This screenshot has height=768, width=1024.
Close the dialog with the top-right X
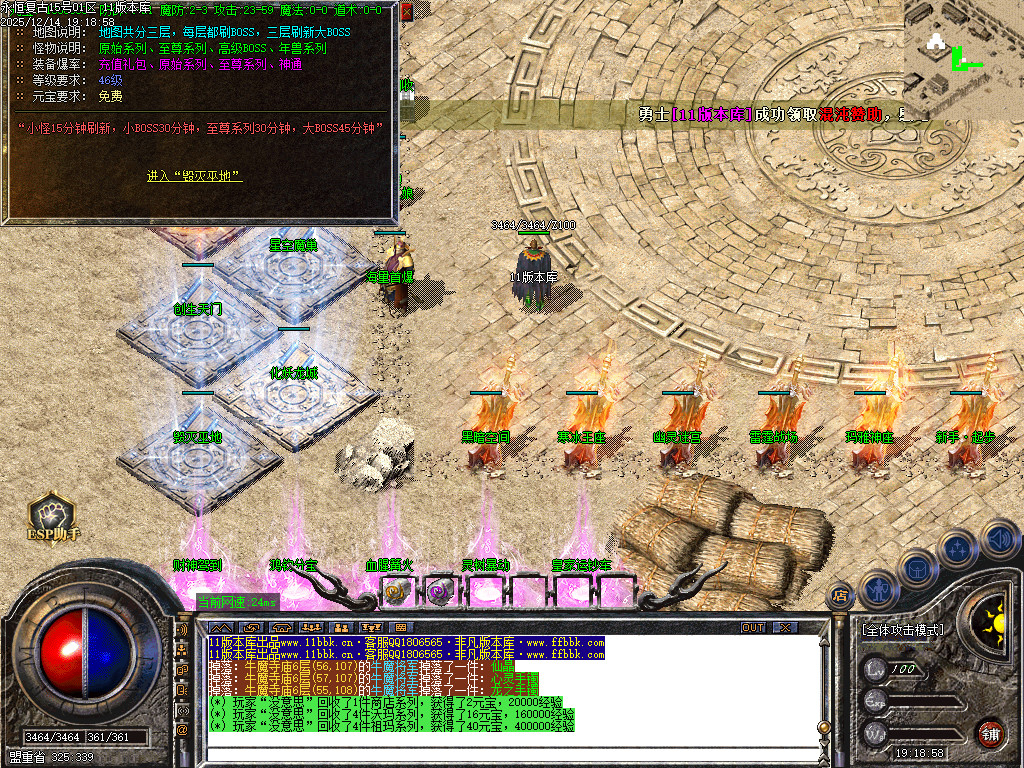point(406,10)
